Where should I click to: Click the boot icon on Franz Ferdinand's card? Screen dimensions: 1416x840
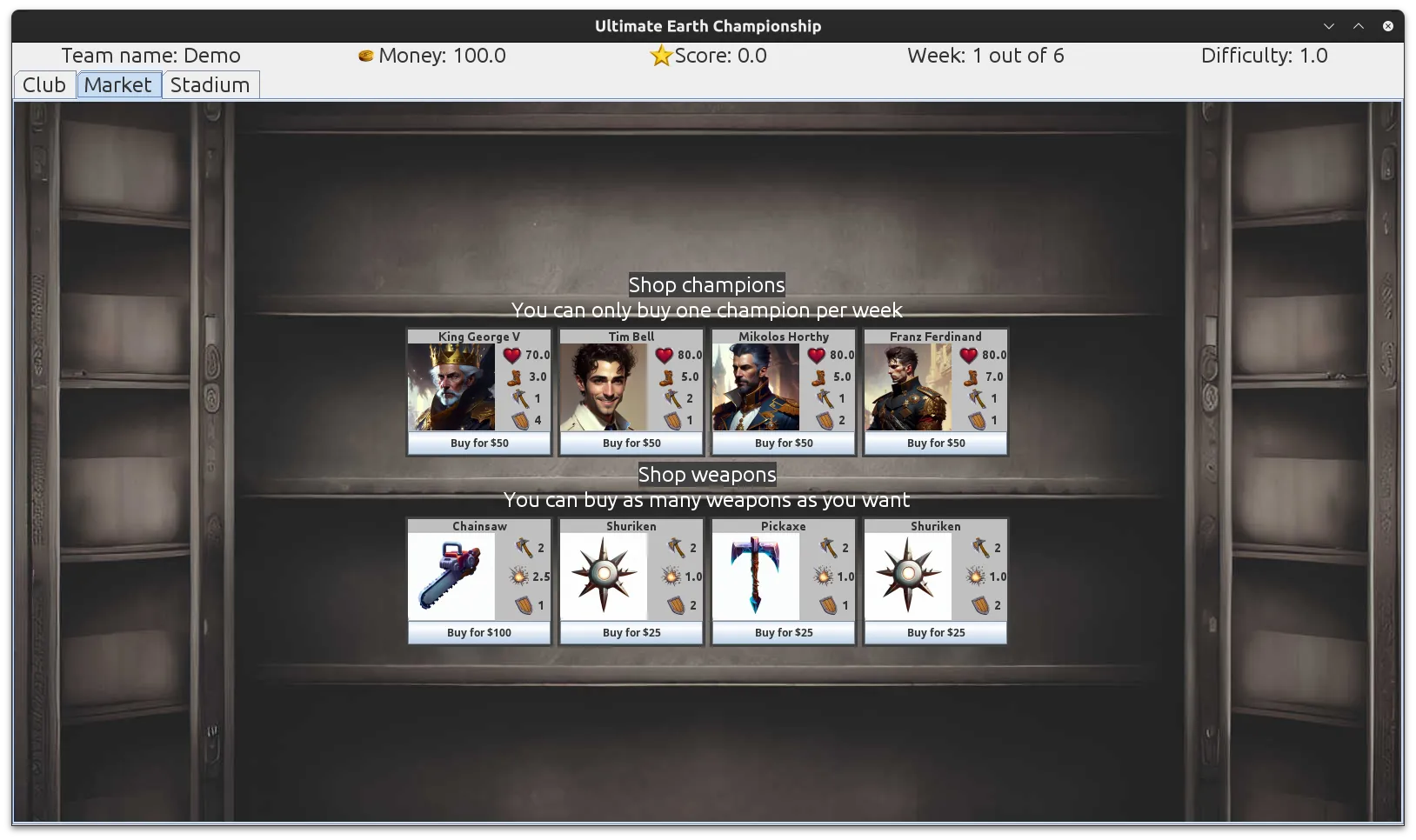tap(969, 377)
